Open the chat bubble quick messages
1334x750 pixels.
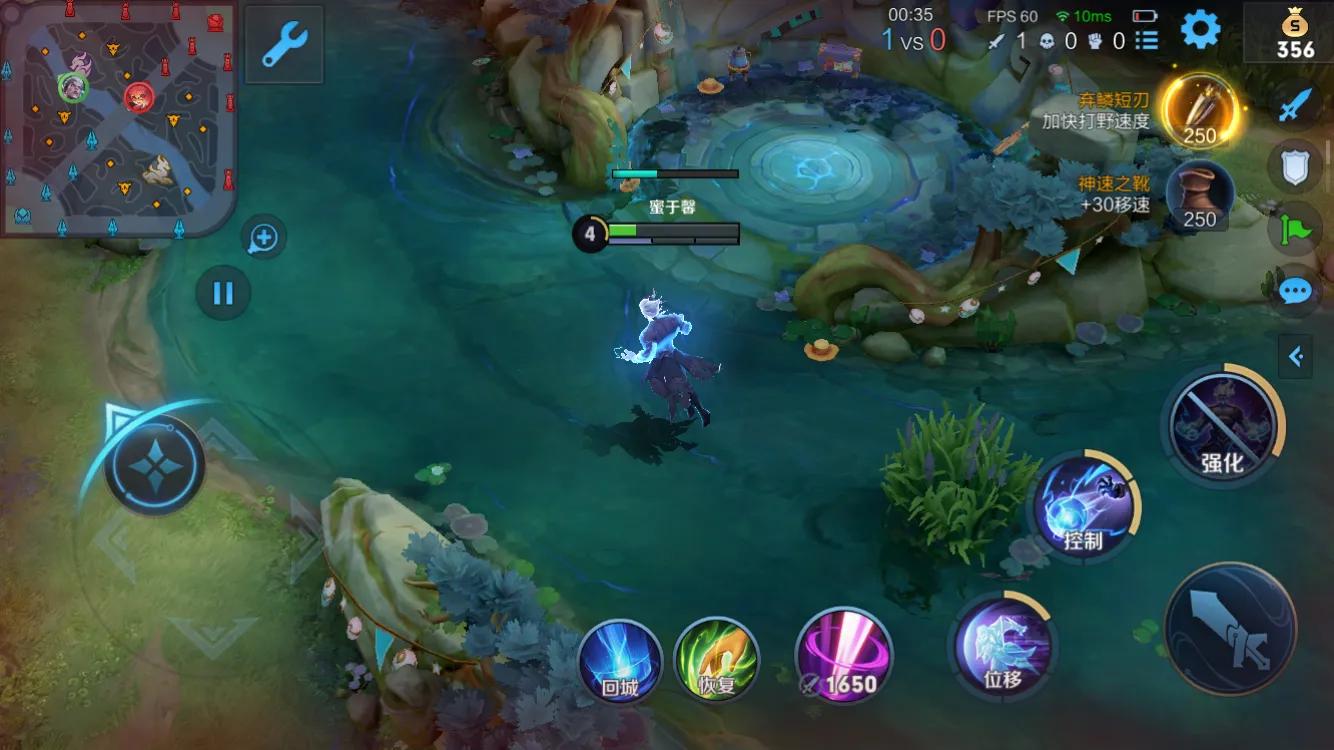coord(1295,291)
